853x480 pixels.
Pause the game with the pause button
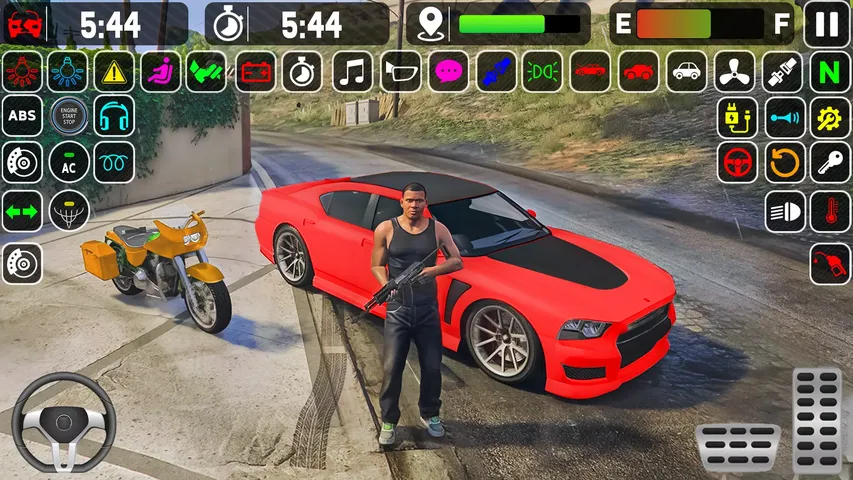click(828, 23)
